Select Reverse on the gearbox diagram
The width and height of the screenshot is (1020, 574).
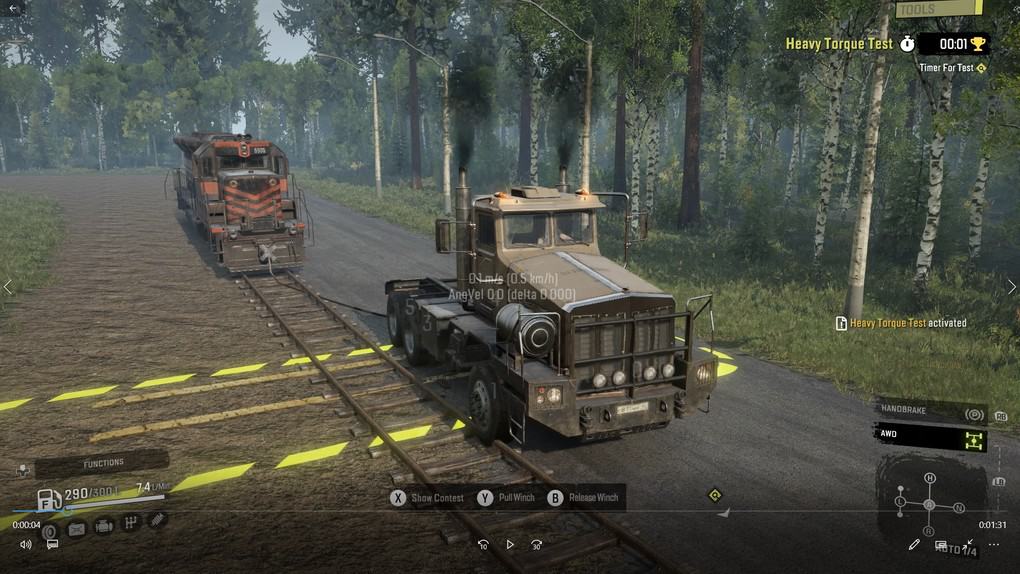click(929, 531)
